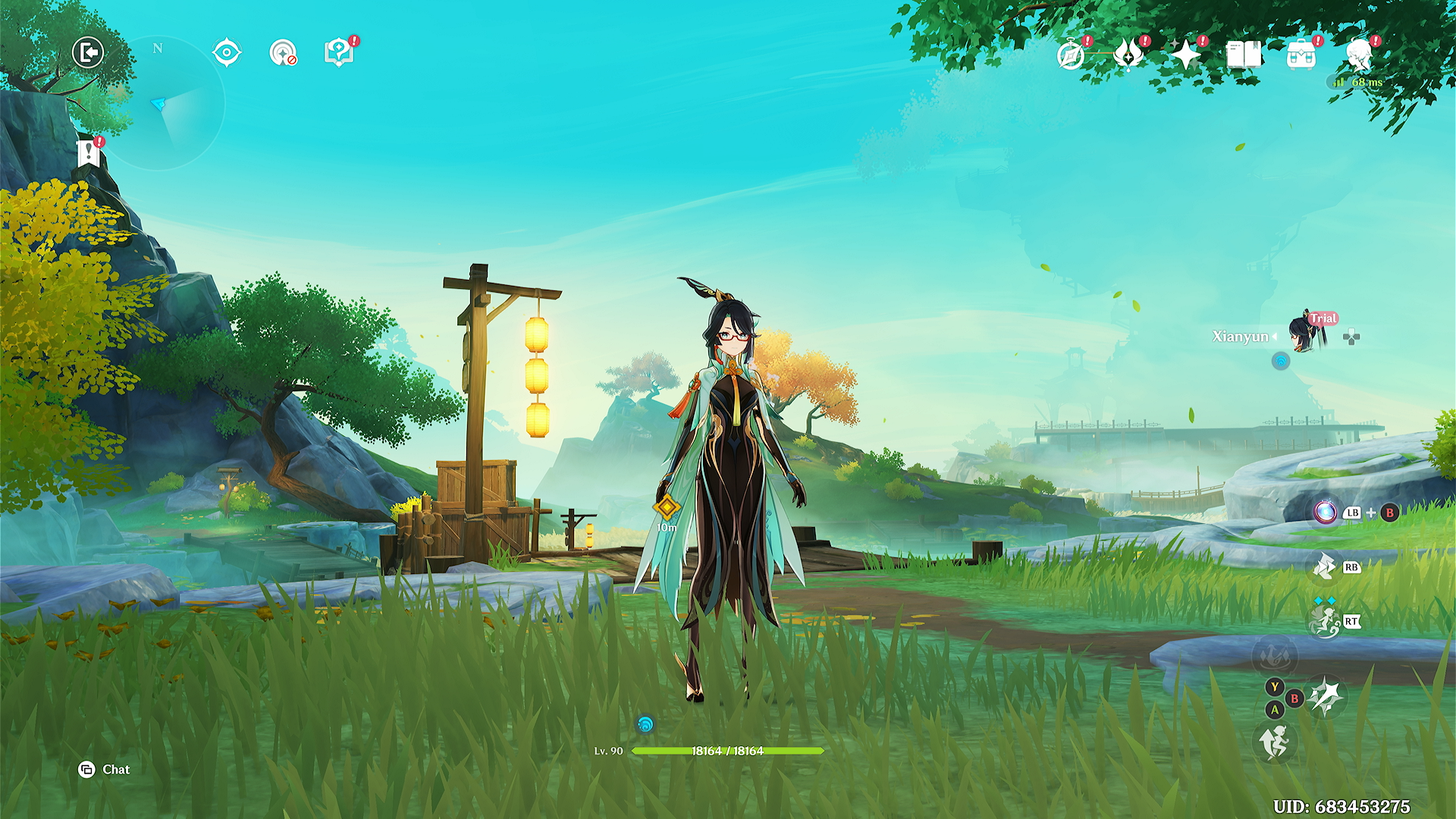Image resolution: width=1456 pixels, height=819 pixels.
Task: Exit the trial with the leave icon
Action: (x=88, y=53)
